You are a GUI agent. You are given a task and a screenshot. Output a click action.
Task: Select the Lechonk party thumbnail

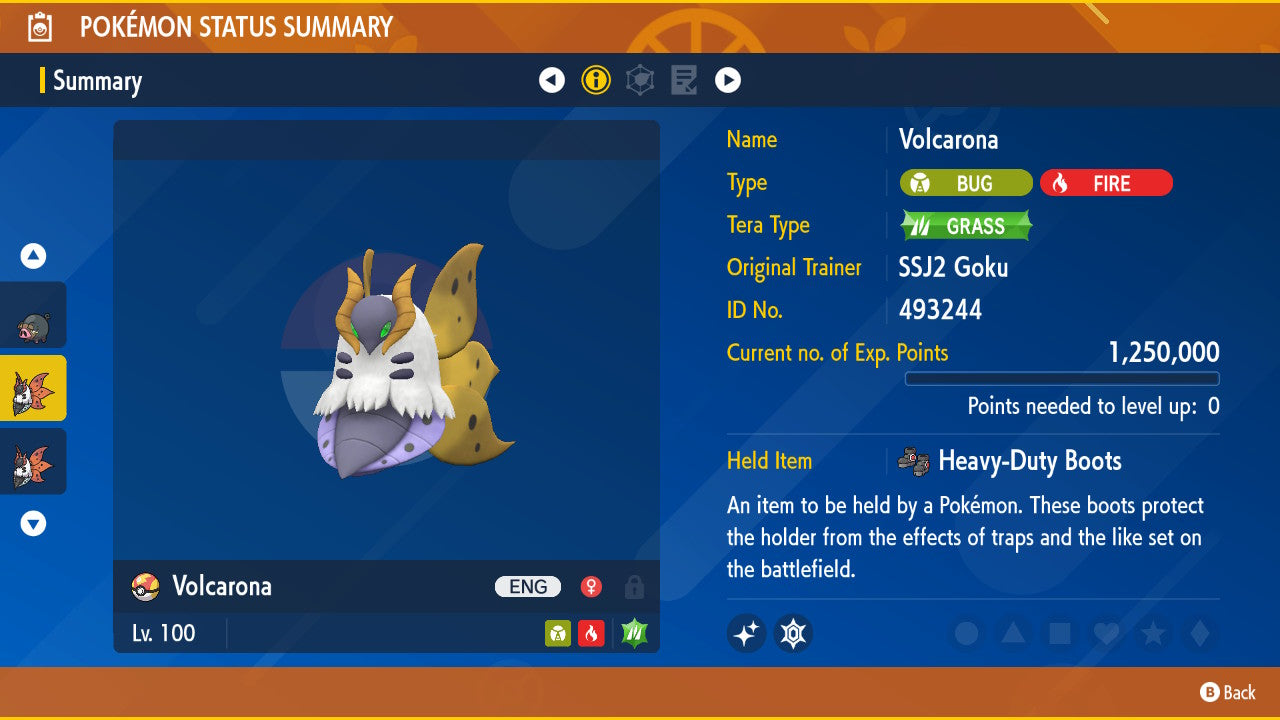click(x=33, y=315)
